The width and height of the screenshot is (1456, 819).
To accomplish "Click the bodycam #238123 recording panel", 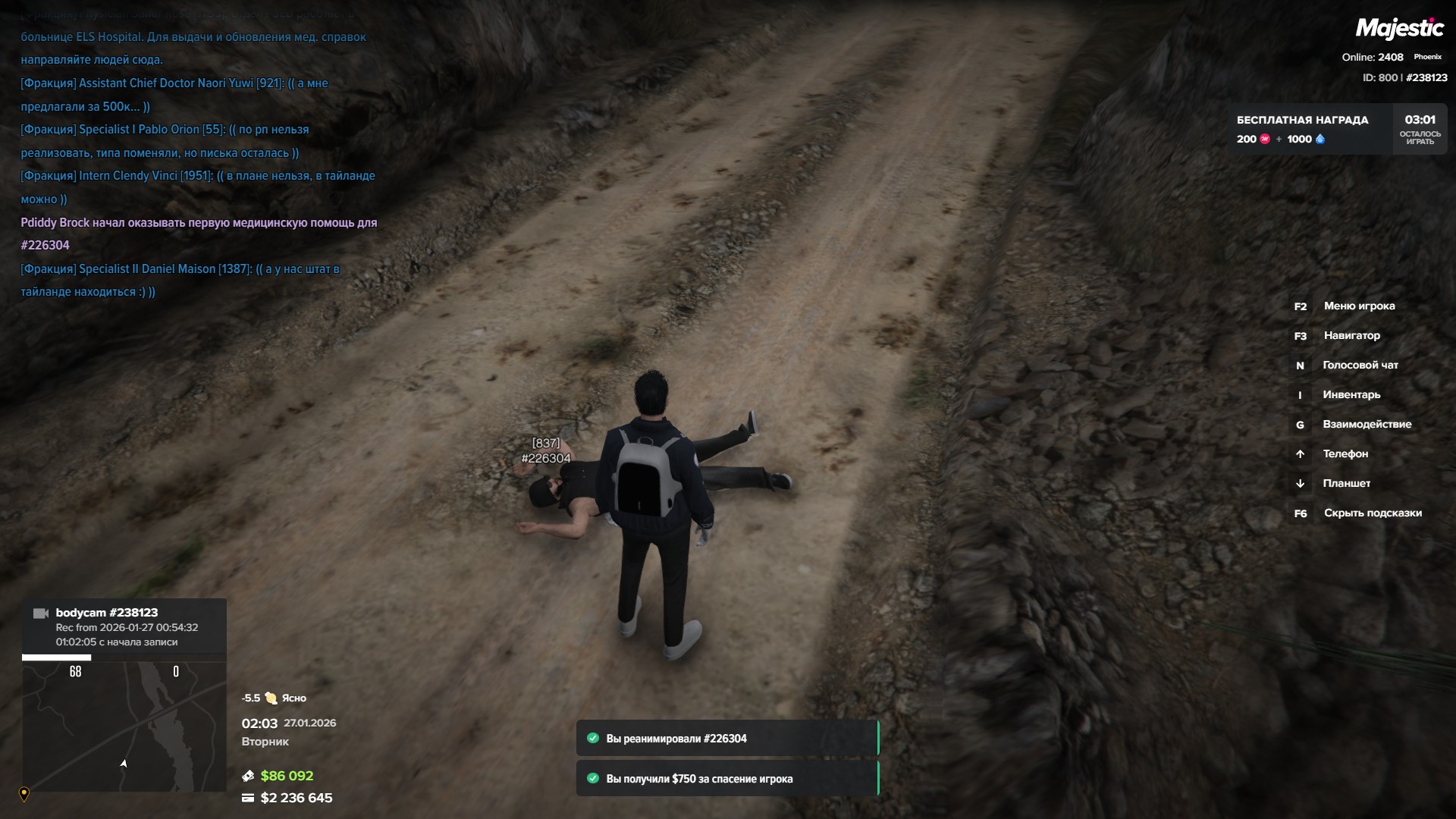I will (124, 626).
